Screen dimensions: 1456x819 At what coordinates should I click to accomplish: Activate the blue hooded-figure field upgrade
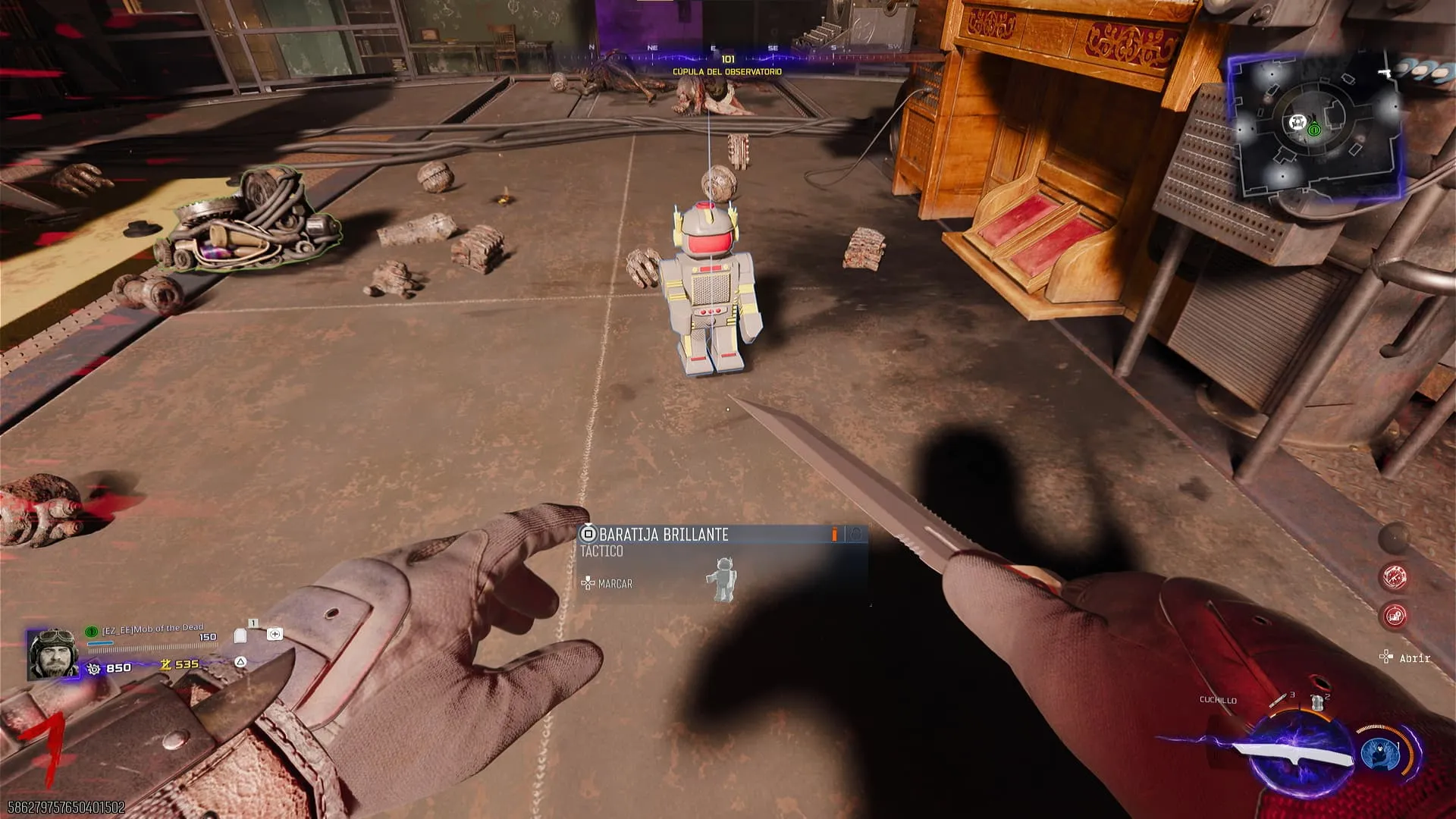(x=1379, y=753)
